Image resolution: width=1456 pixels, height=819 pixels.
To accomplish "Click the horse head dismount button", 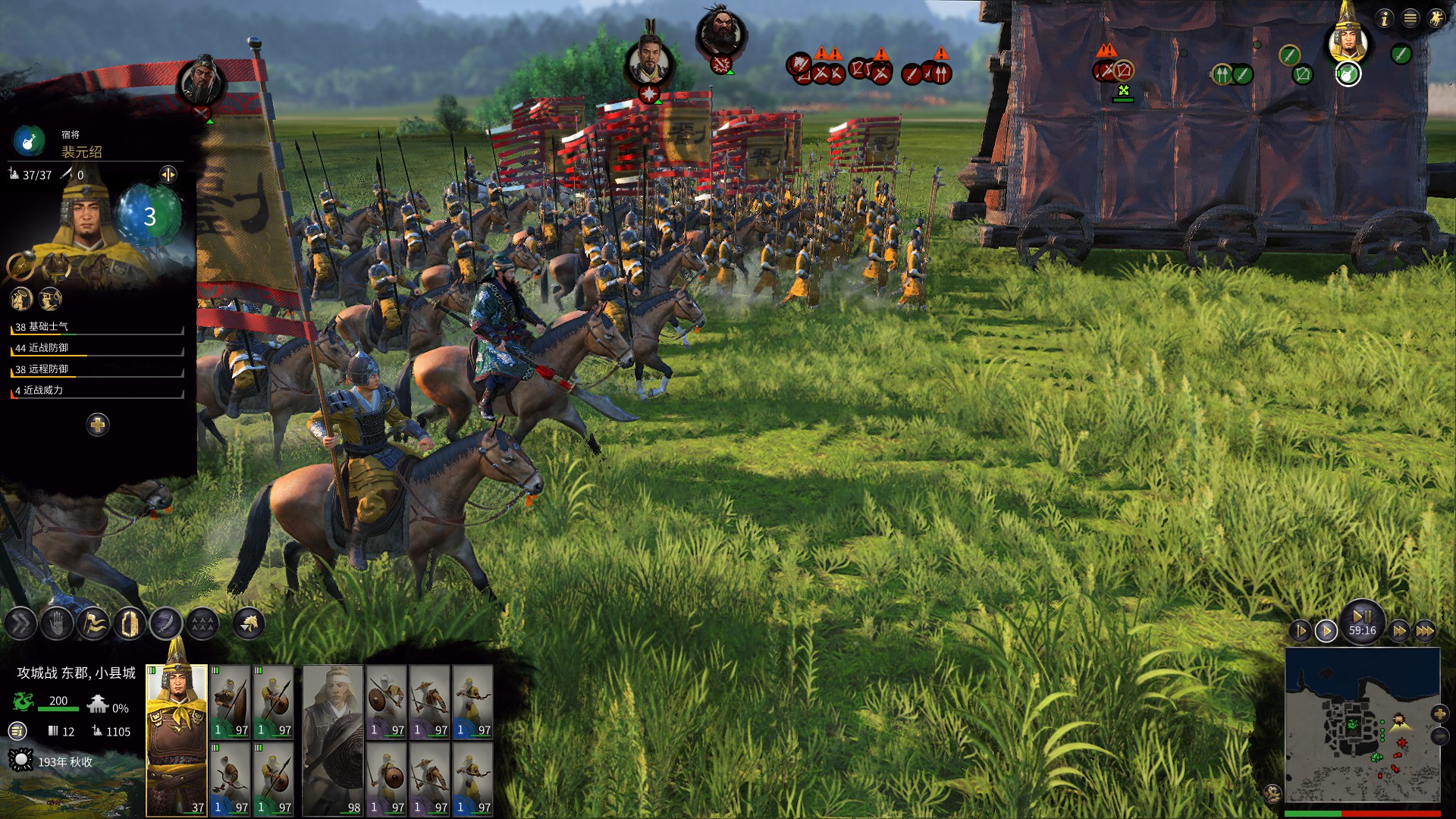I will point(249,624).
